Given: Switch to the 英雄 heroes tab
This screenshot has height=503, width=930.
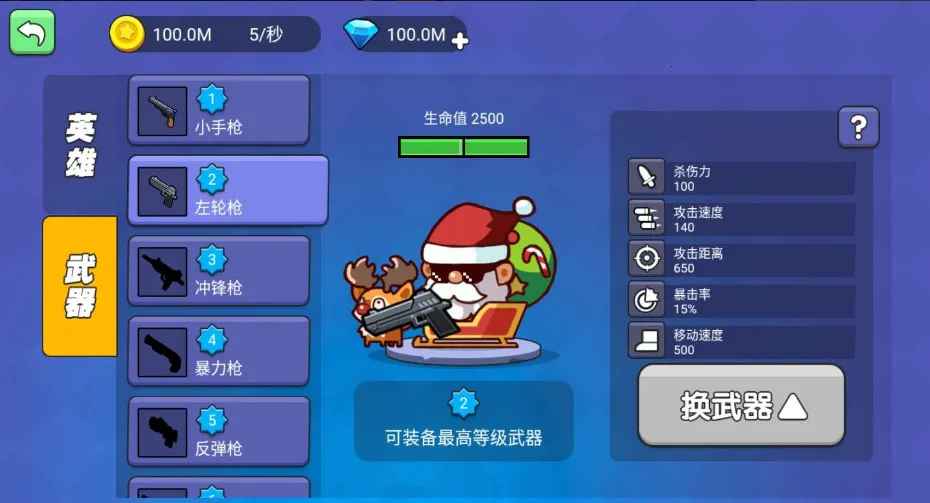Looking at the screenshot, I should click(81, 144).
